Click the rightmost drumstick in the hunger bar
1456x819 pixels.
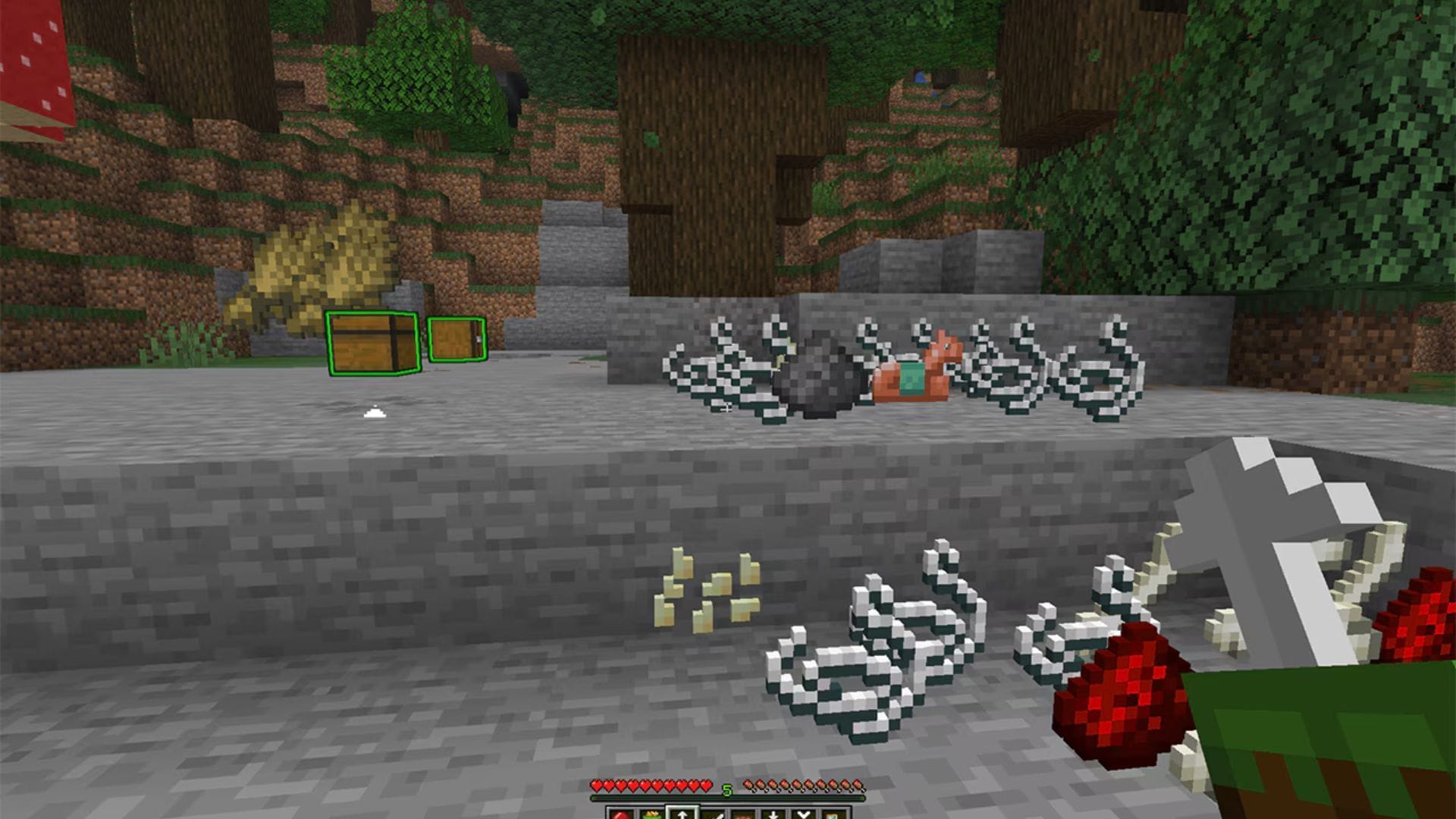pos(860,786)
